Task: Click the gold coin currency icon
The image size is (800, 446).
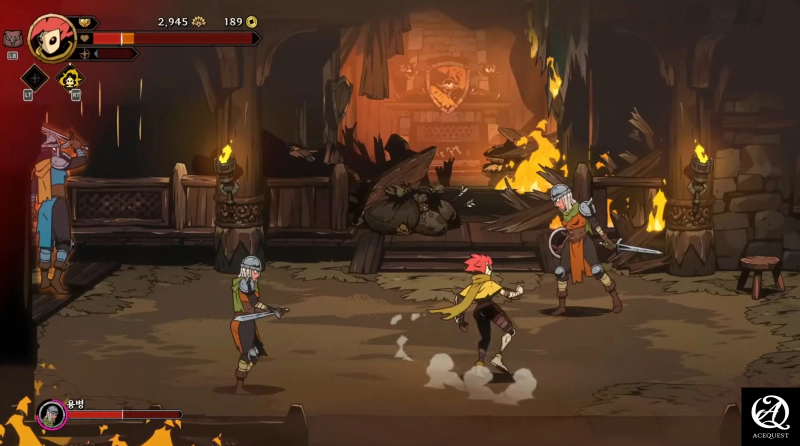Action: pos(251,21)
